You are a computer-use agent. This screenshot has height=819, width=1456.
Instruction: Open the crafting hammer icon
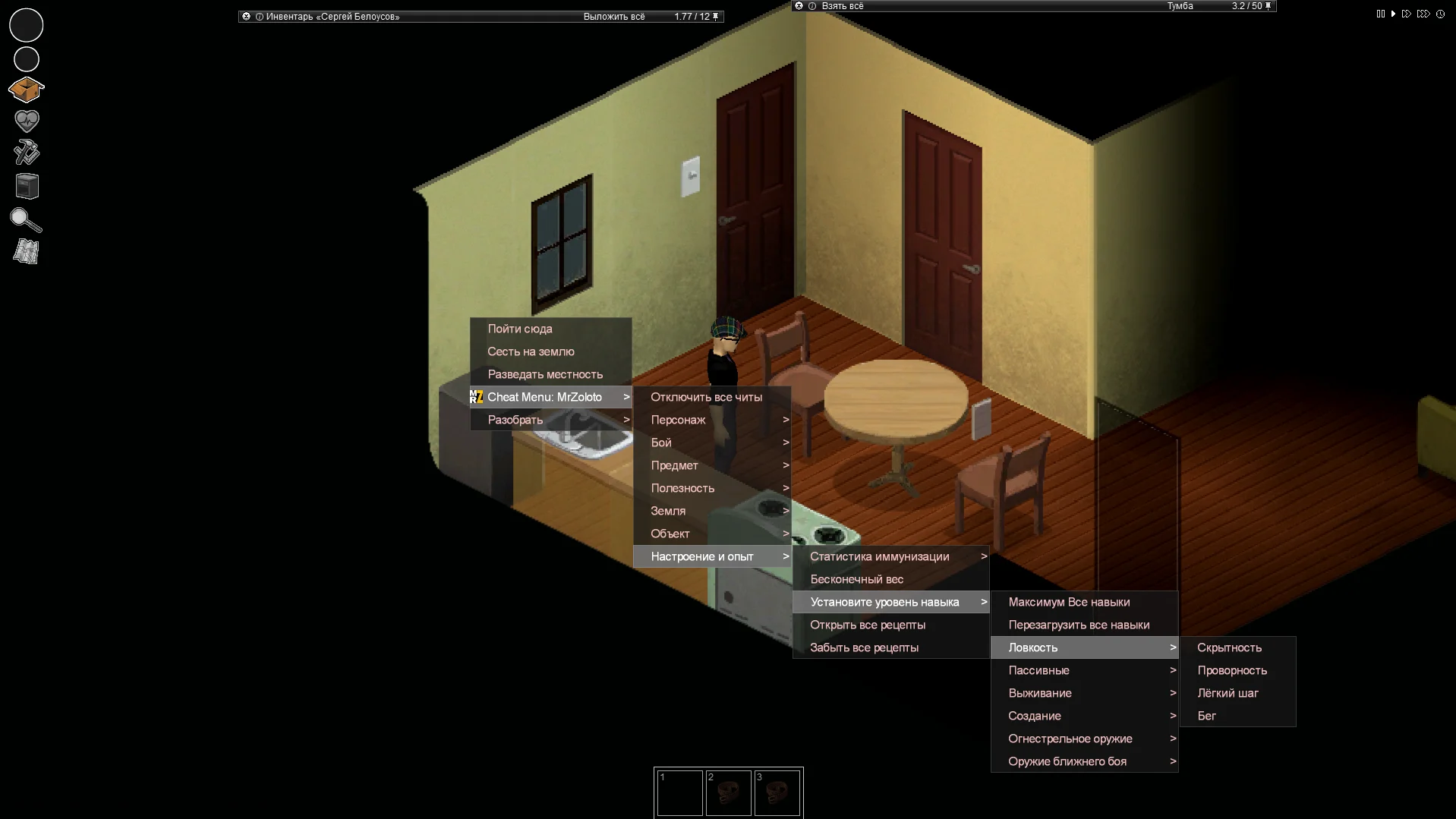pyautogui.click(x=27, y=152)
